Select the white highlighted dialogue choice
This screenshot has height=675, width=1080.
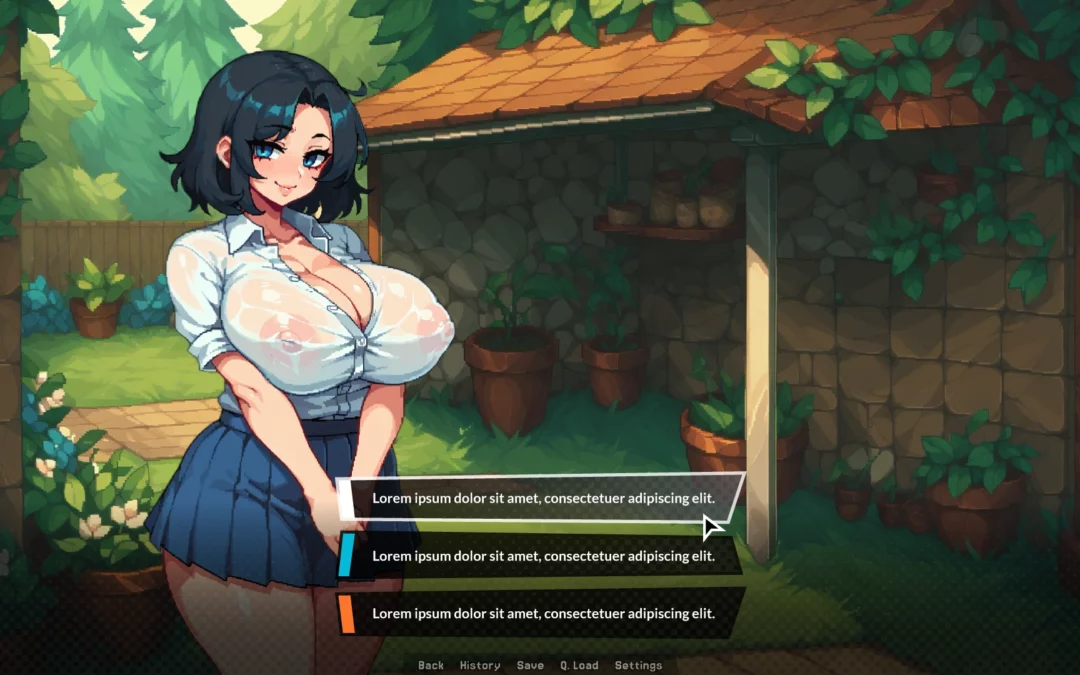coord(543,498)
